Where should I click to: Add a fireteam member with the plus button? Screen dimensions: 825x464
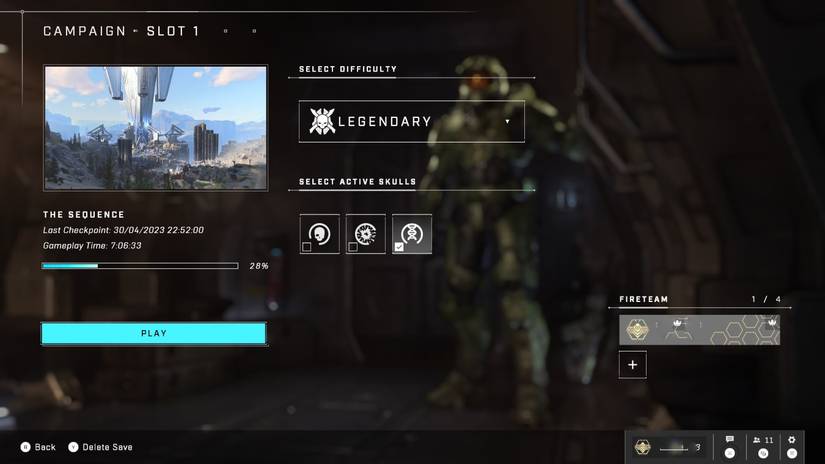[632, 365]
